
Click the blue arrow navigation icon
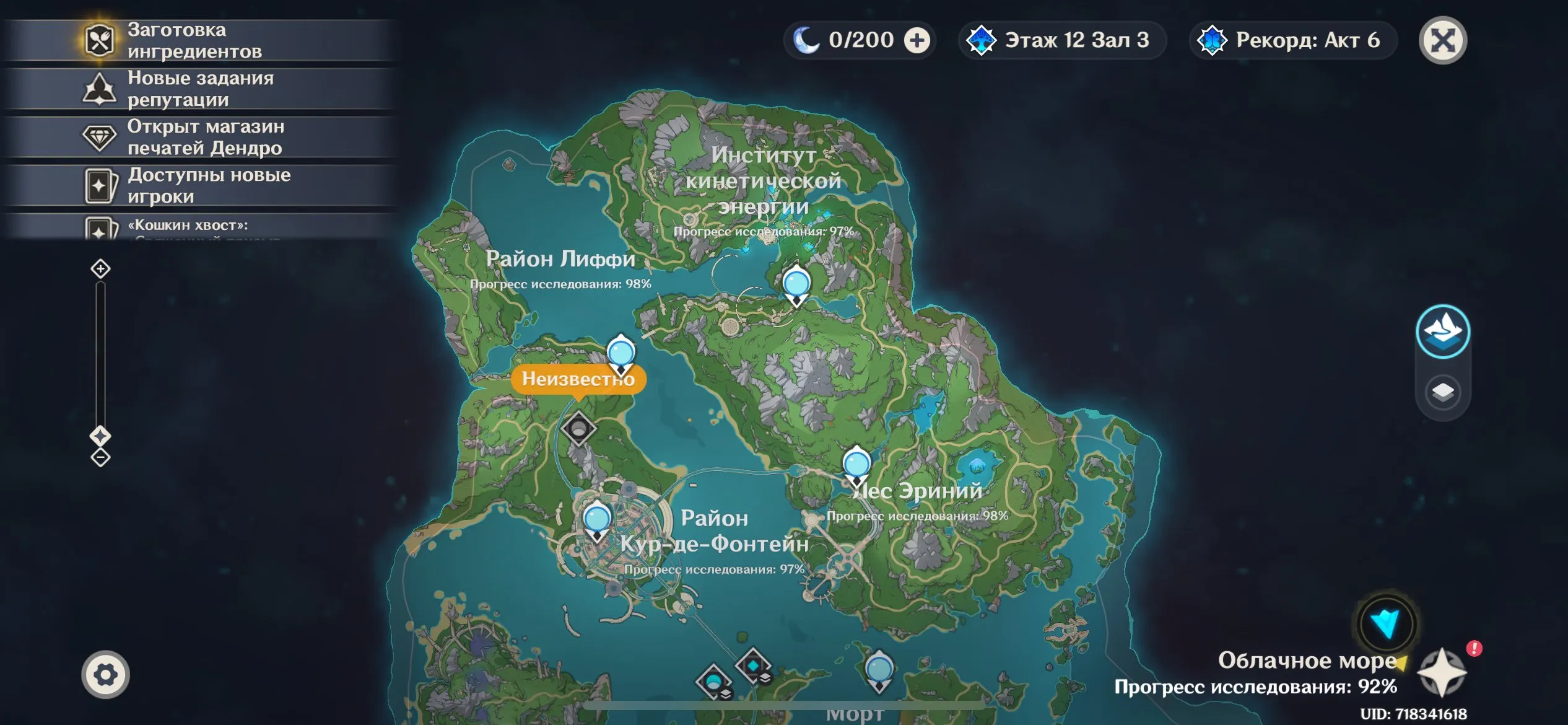coord(1386,623)
